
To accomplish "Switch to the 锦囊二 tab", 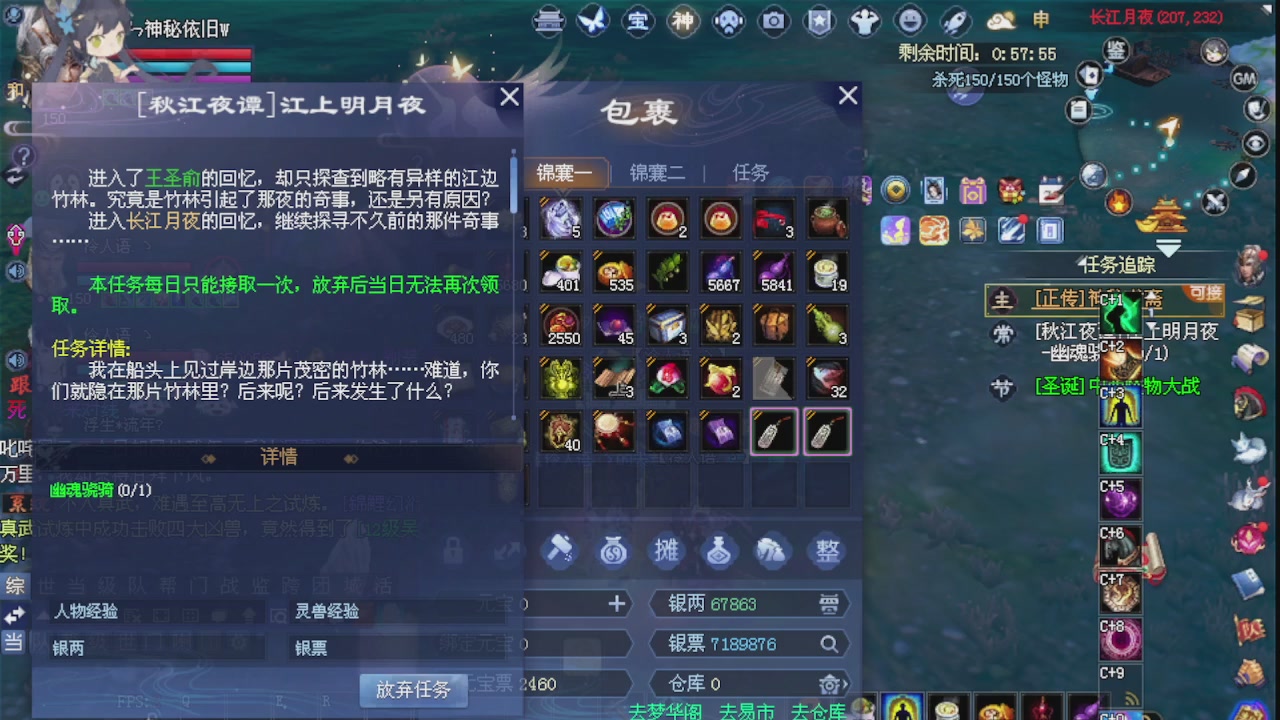I will click(657, 172).
